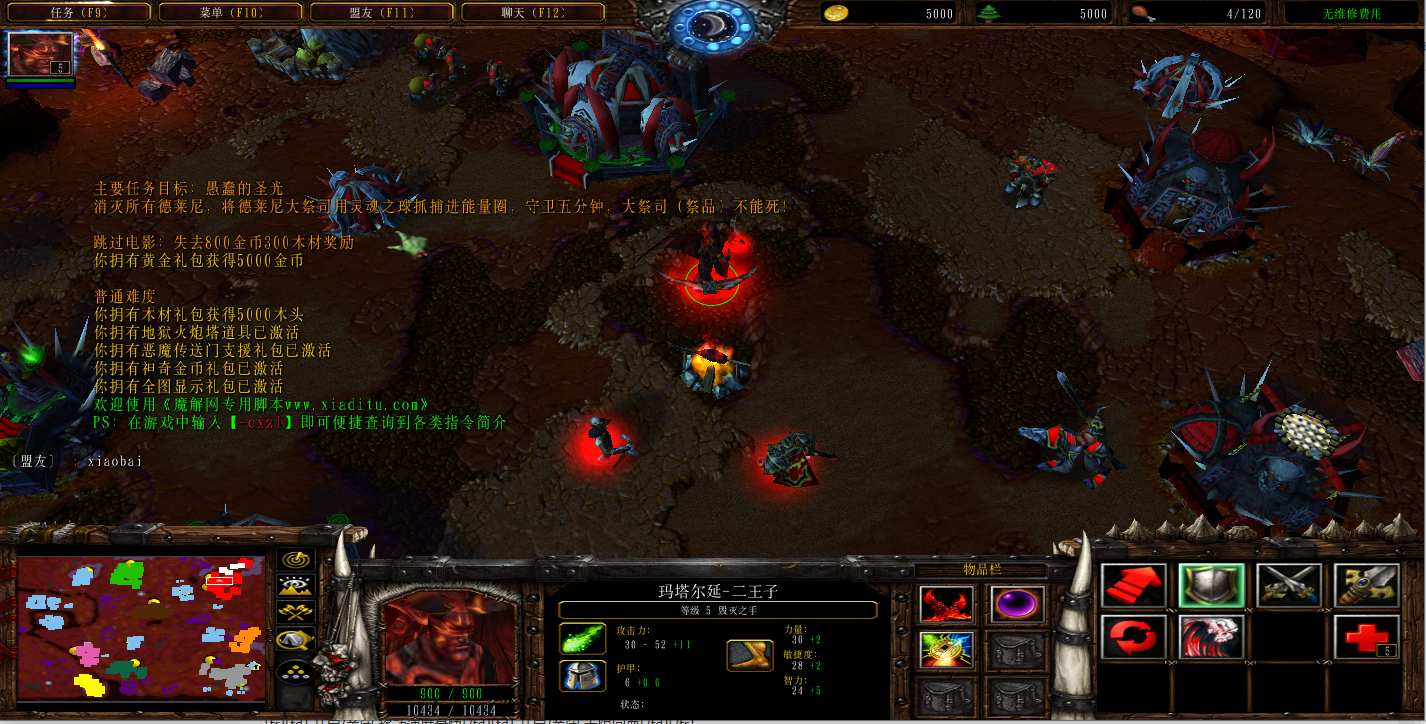Choose the Attack crossed-swords command
The height and width of the screenshot is (724, 1426).
[x=1288, y=586]
